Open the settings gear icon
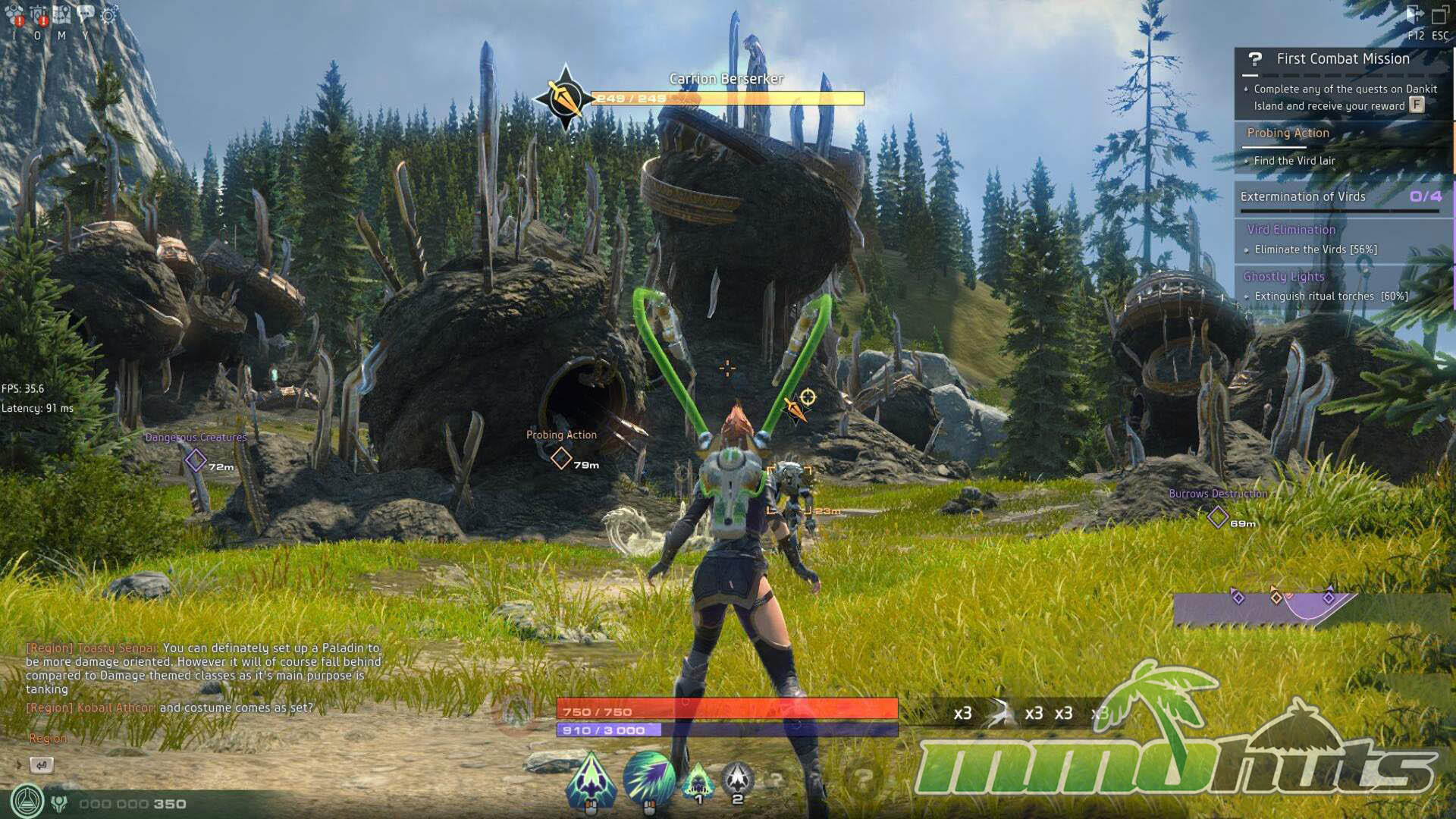Screen dimensions: 1456x819 [109, 14]
